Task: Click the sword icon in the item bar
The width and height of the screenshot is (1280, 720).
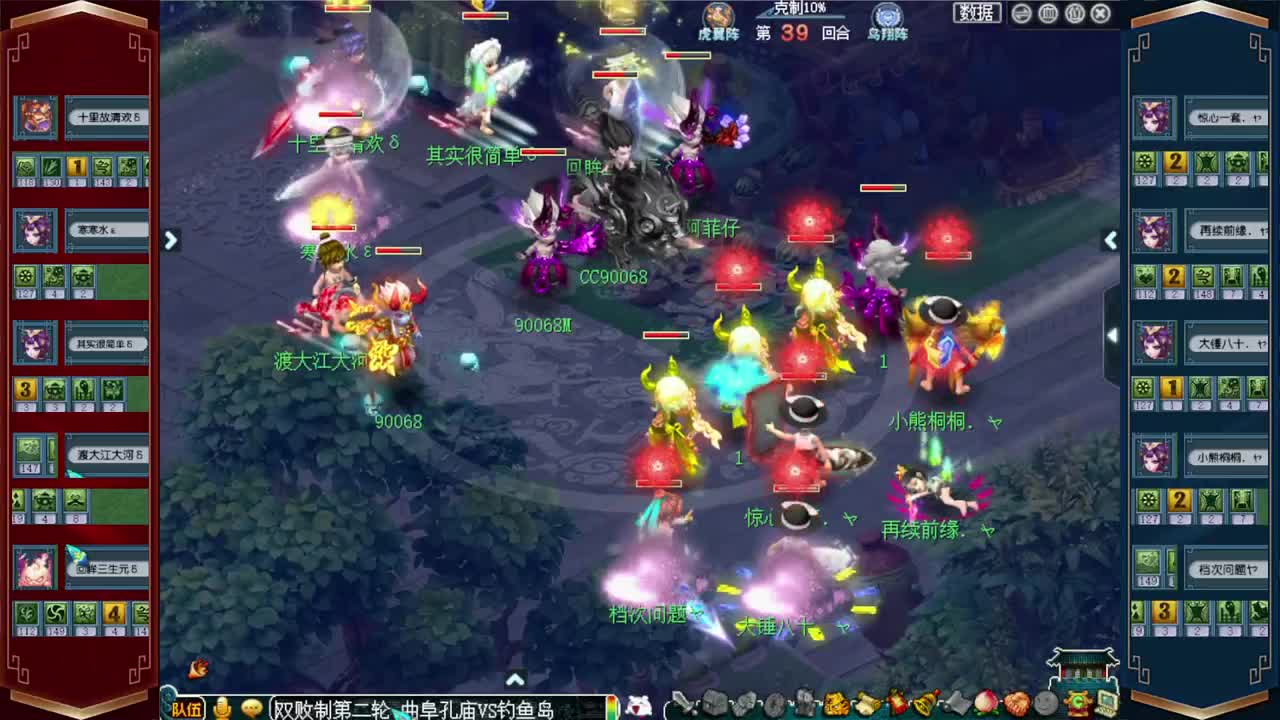Action: (682, 704)
